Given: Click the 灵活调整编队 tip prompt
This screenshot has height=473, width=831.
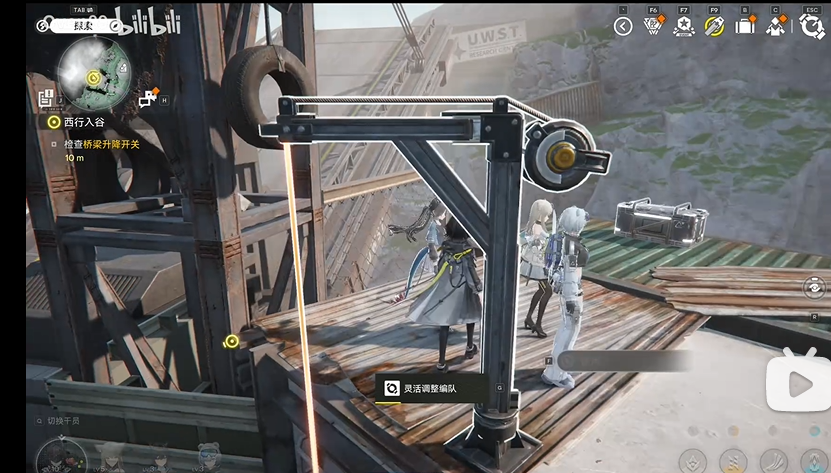Looking at the screenshot, I should [430, 387].
